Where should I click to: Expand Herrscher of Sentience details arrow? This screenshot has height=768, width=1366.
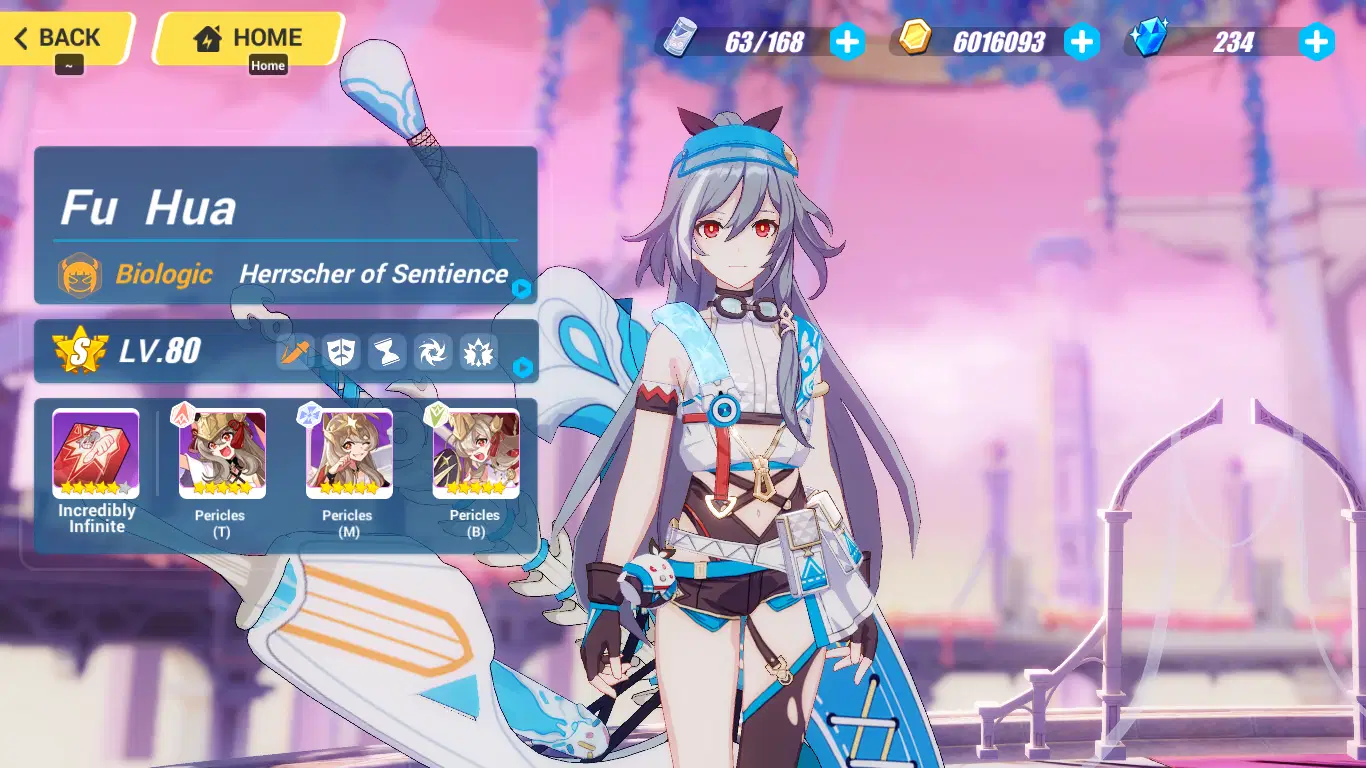coord(522,291)
